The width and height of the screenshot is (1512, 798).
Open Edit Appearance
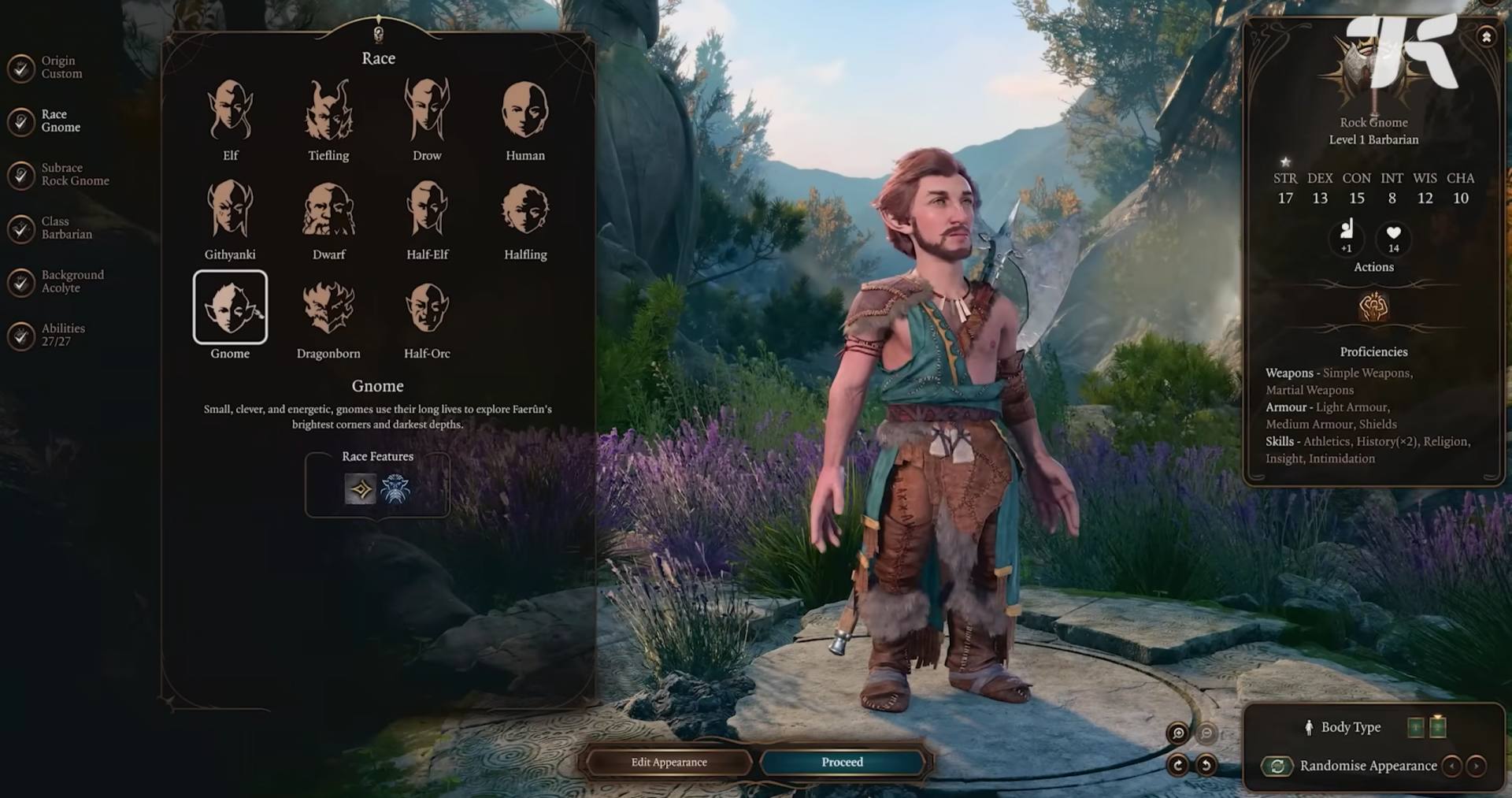669,763
